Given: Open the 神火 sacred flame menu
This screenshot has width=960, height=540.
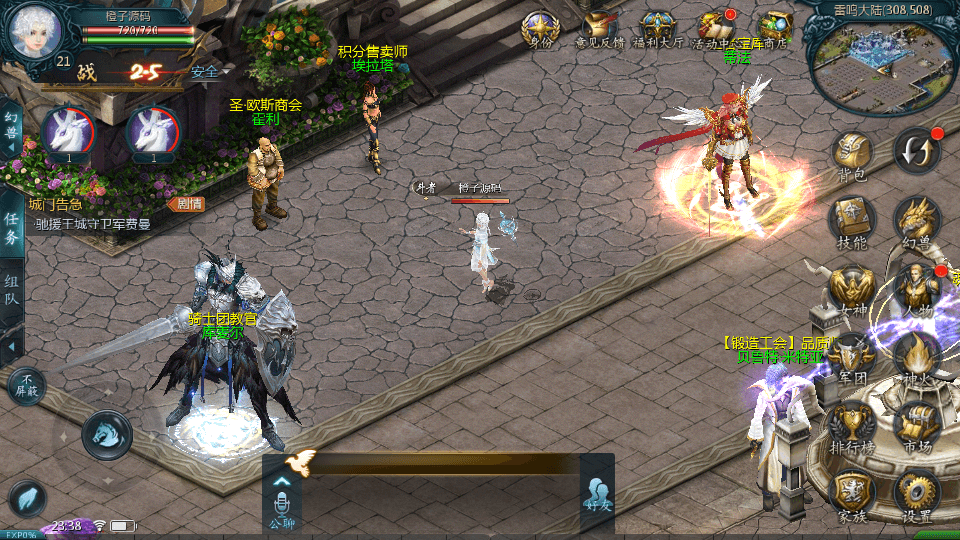Looking at the screenshot, I should 916,358.
